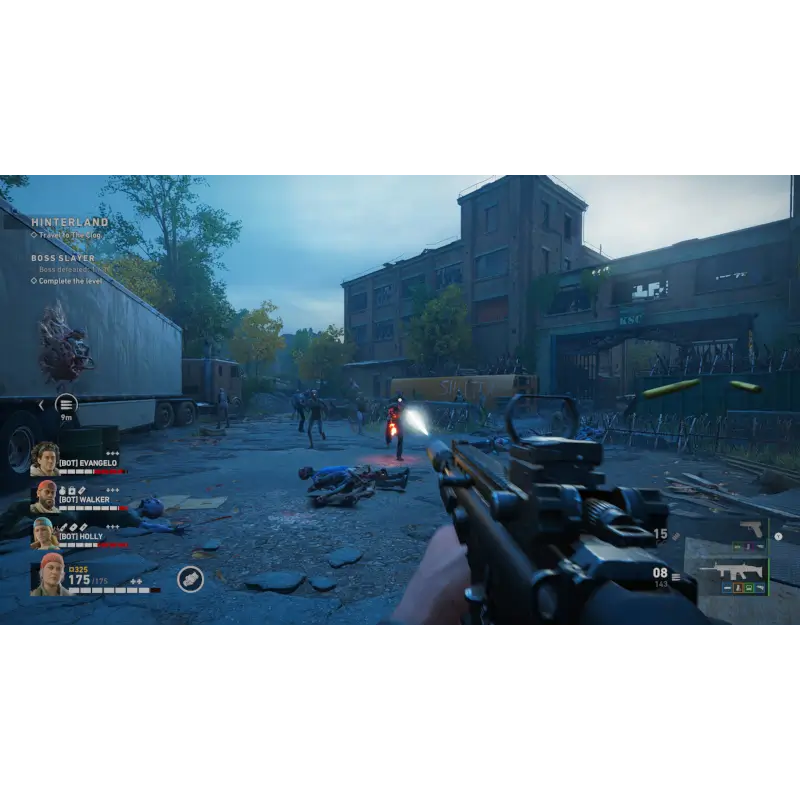
Task: Use the bandage item icon
Action: (190, 579)
